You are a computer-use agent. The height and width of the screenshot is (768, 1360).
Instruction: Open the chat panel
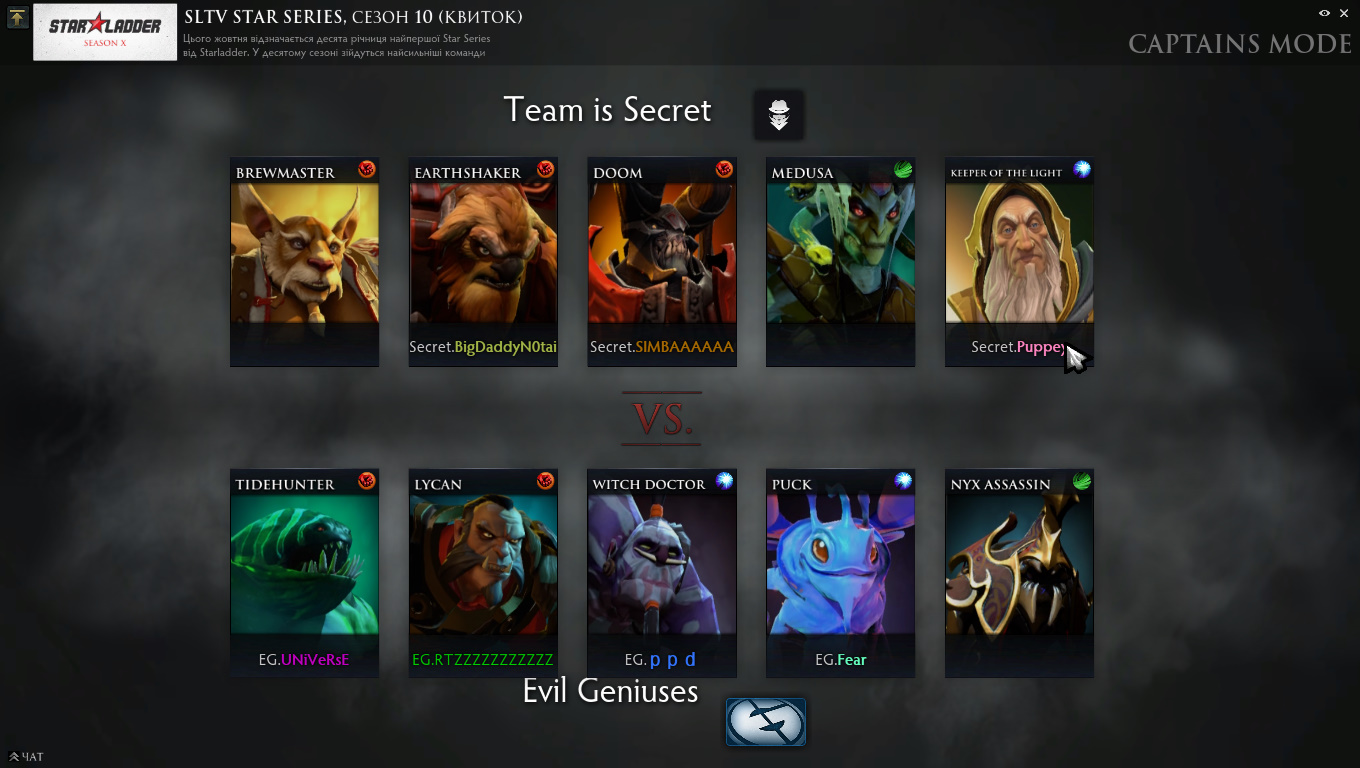[26, 757]
